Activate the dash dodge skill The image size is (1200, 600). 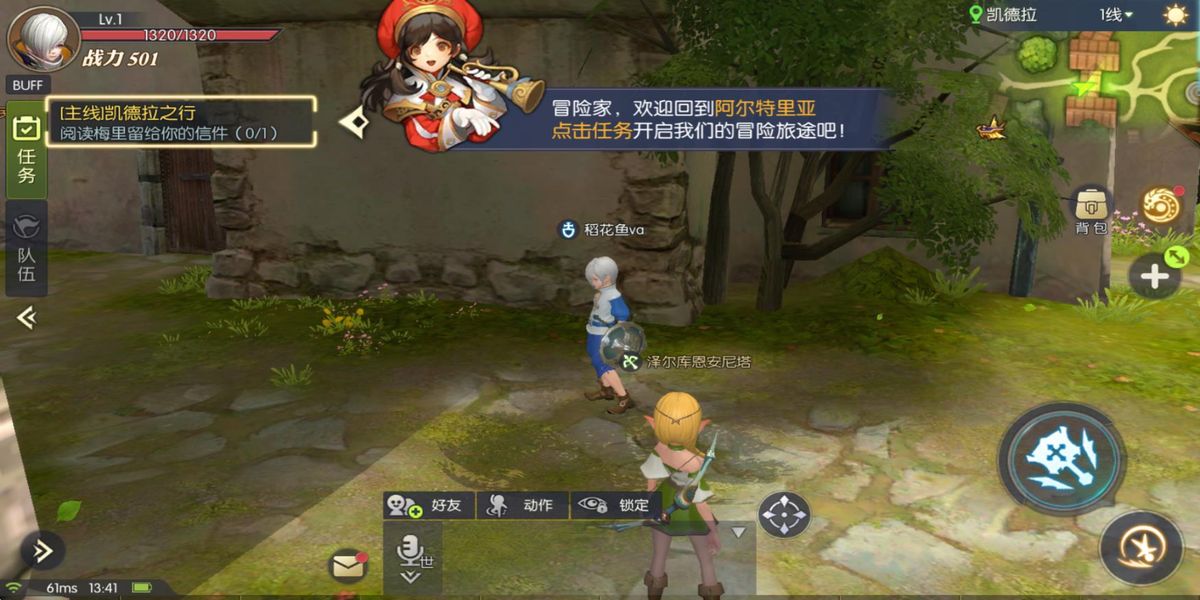pyautogui.click(x=1141, y=549)
